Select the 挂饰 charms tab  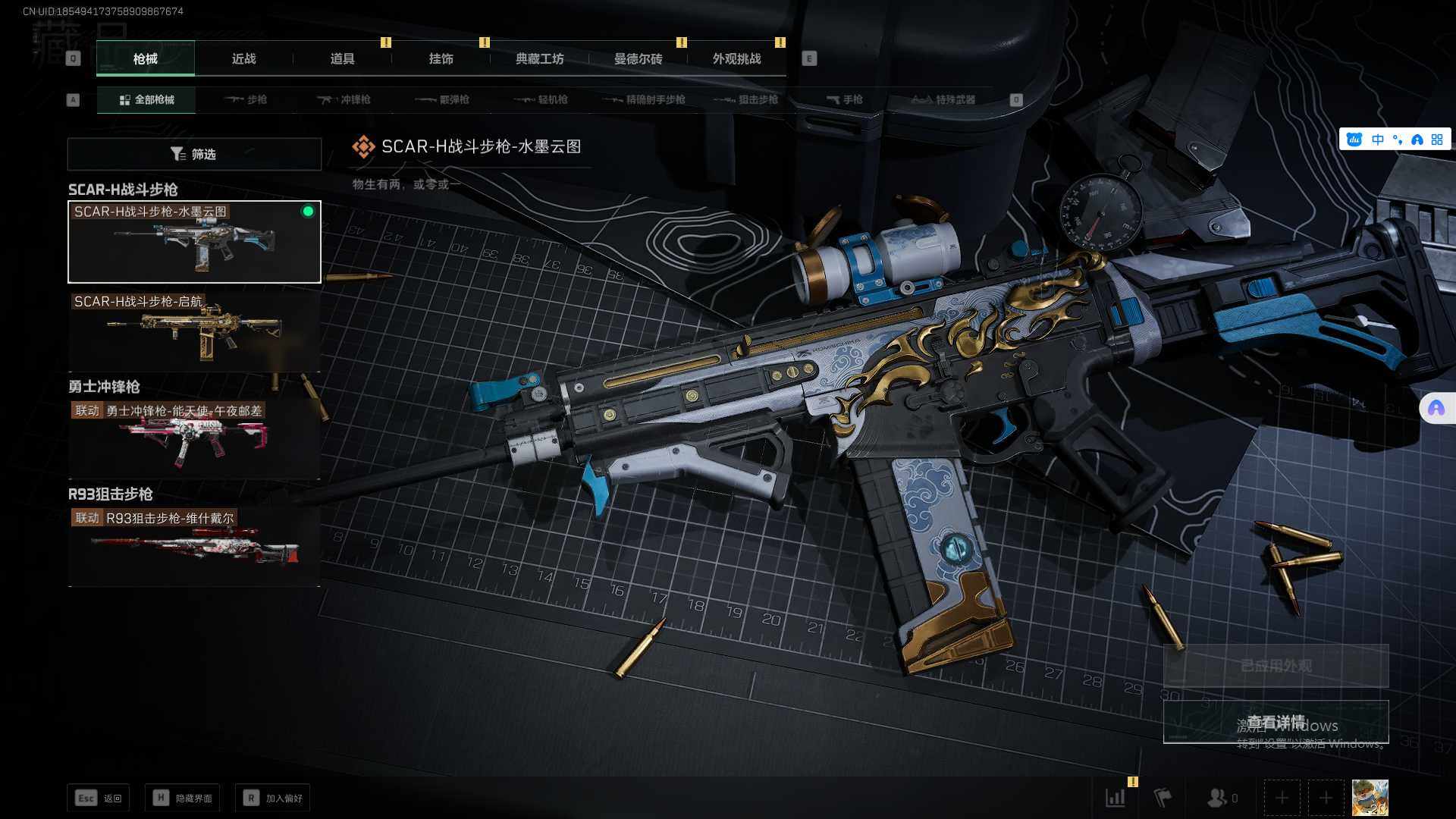tap(441, 59)
